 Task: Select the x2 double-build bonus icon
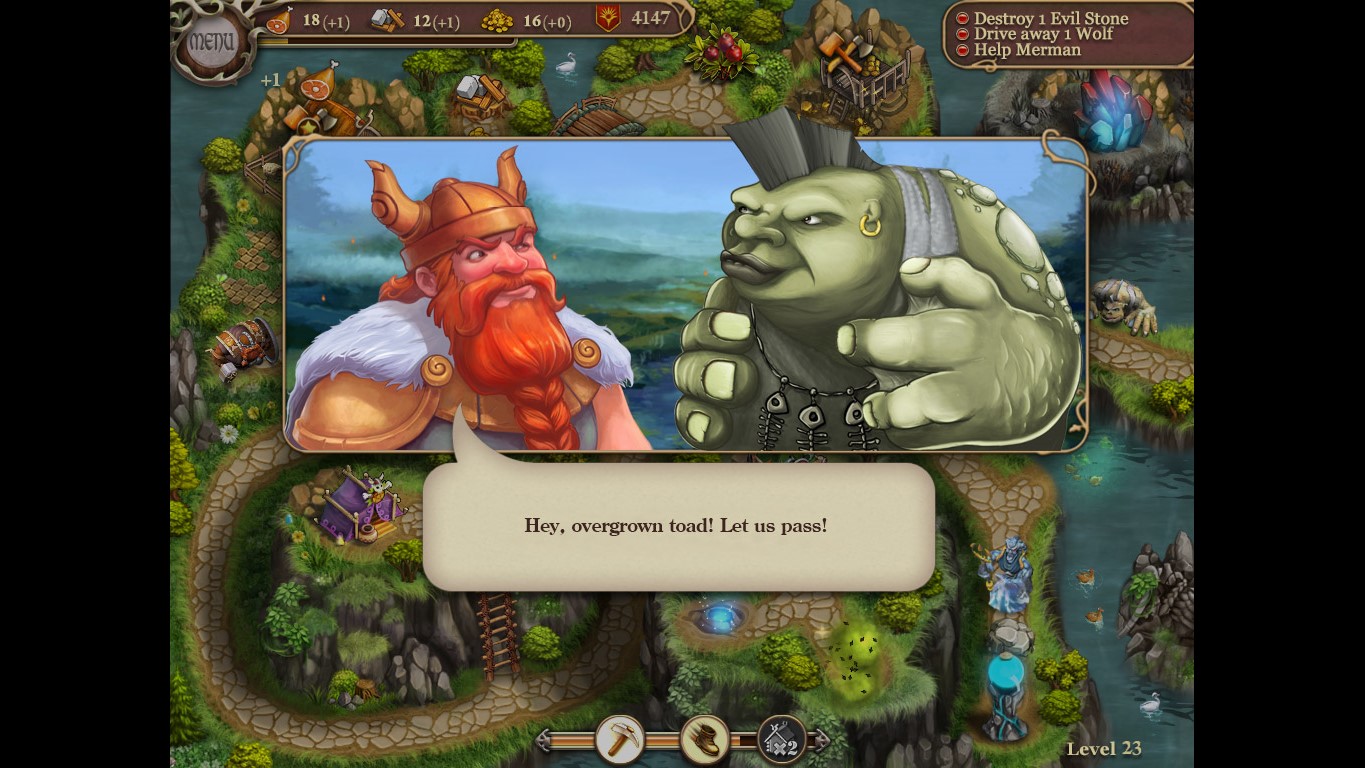(782, 738)
